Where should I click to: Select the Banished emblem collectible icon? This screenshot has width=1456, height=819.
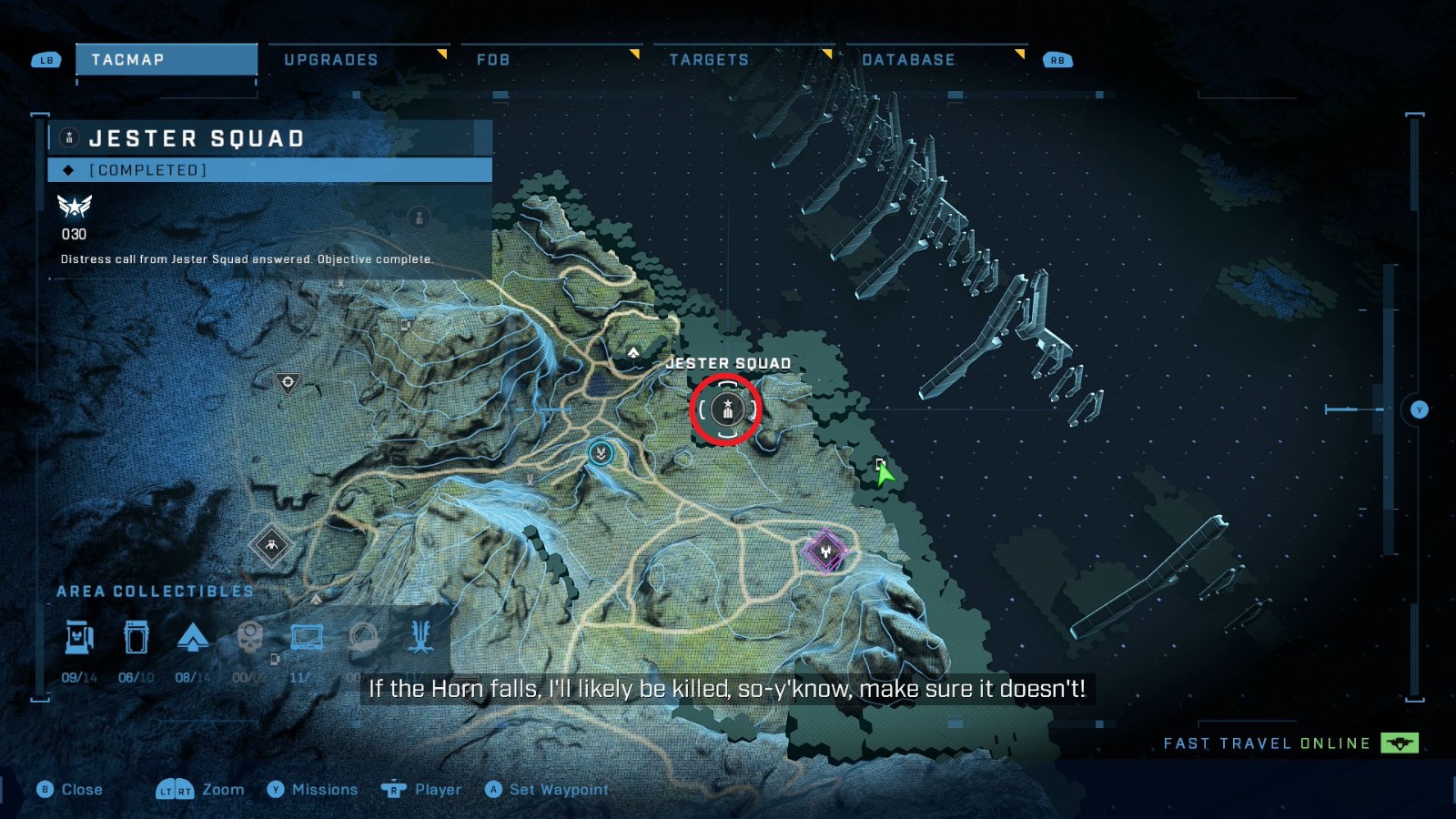(x=420, y=637)
